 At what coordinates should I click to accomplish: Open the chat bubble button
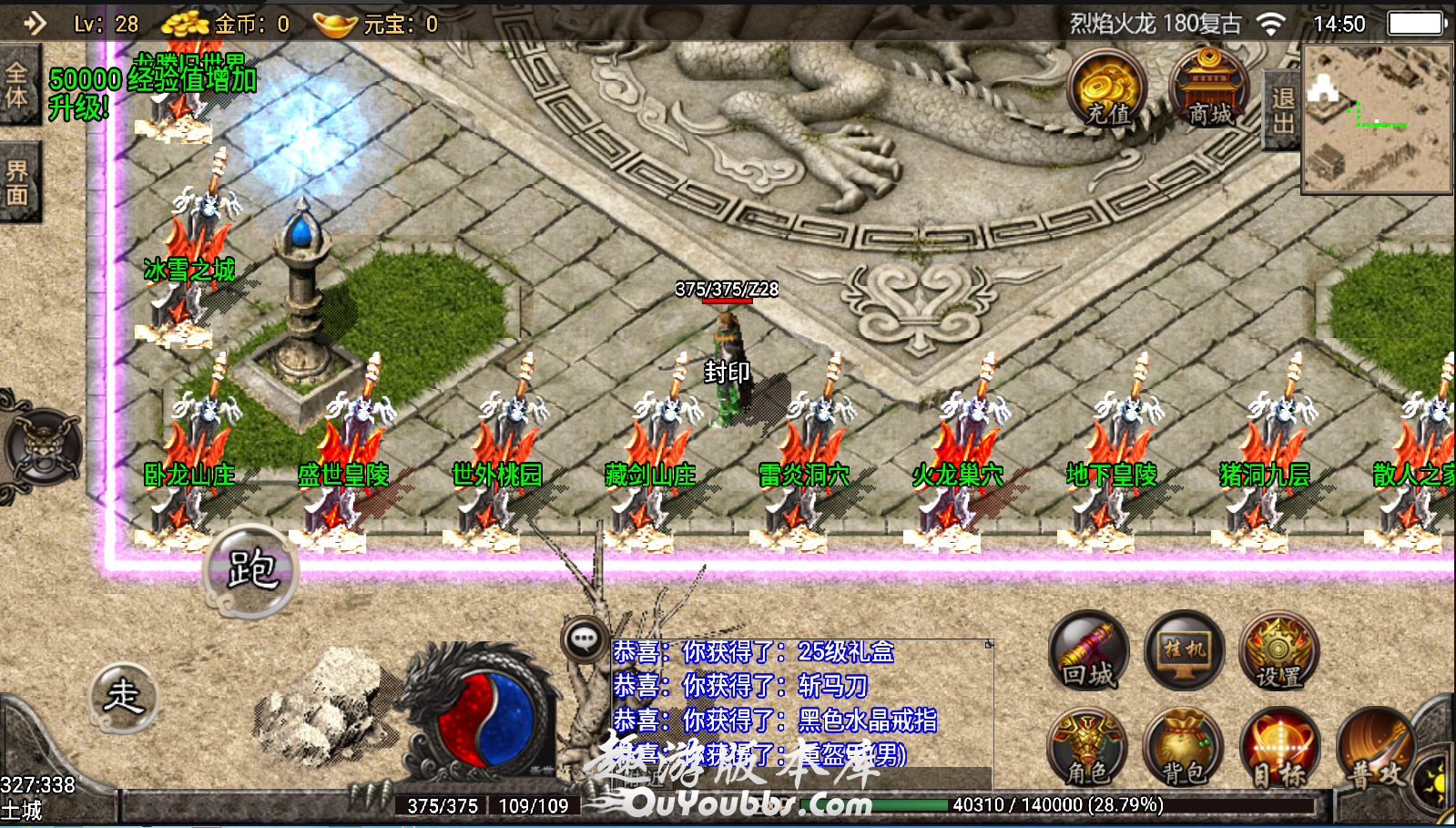pyautogui.click(x=585, y=639)
